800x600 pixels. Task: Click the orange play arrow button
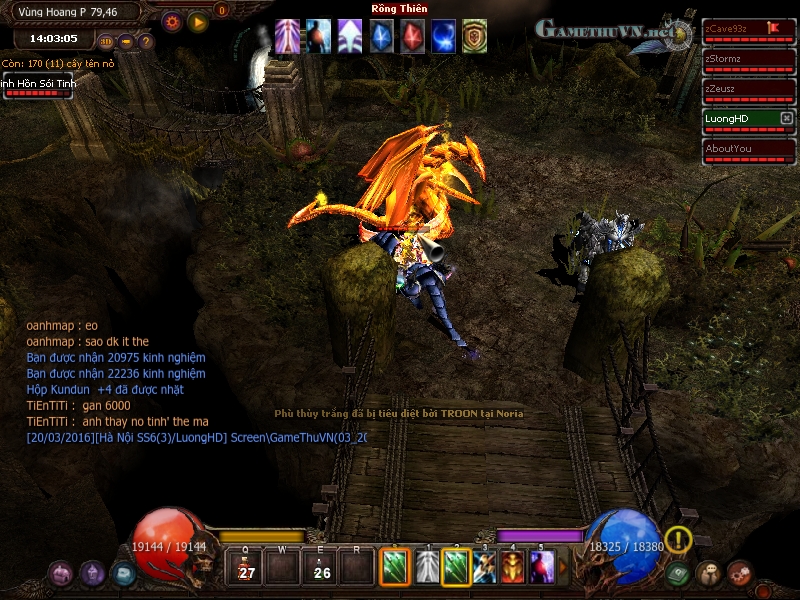coord(198,21)
